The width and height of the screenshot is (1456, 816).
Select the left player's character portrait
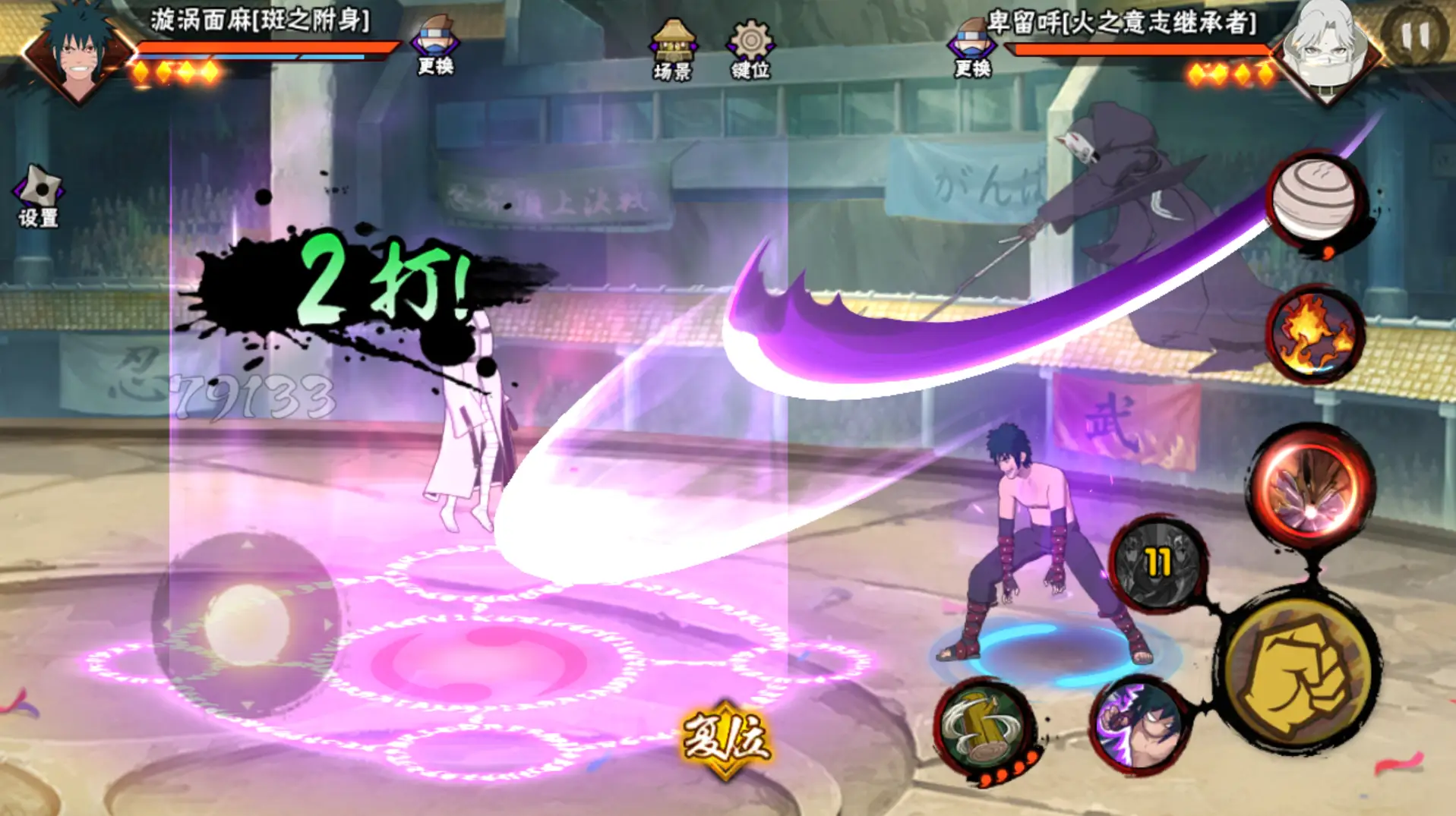pos(77,52)
